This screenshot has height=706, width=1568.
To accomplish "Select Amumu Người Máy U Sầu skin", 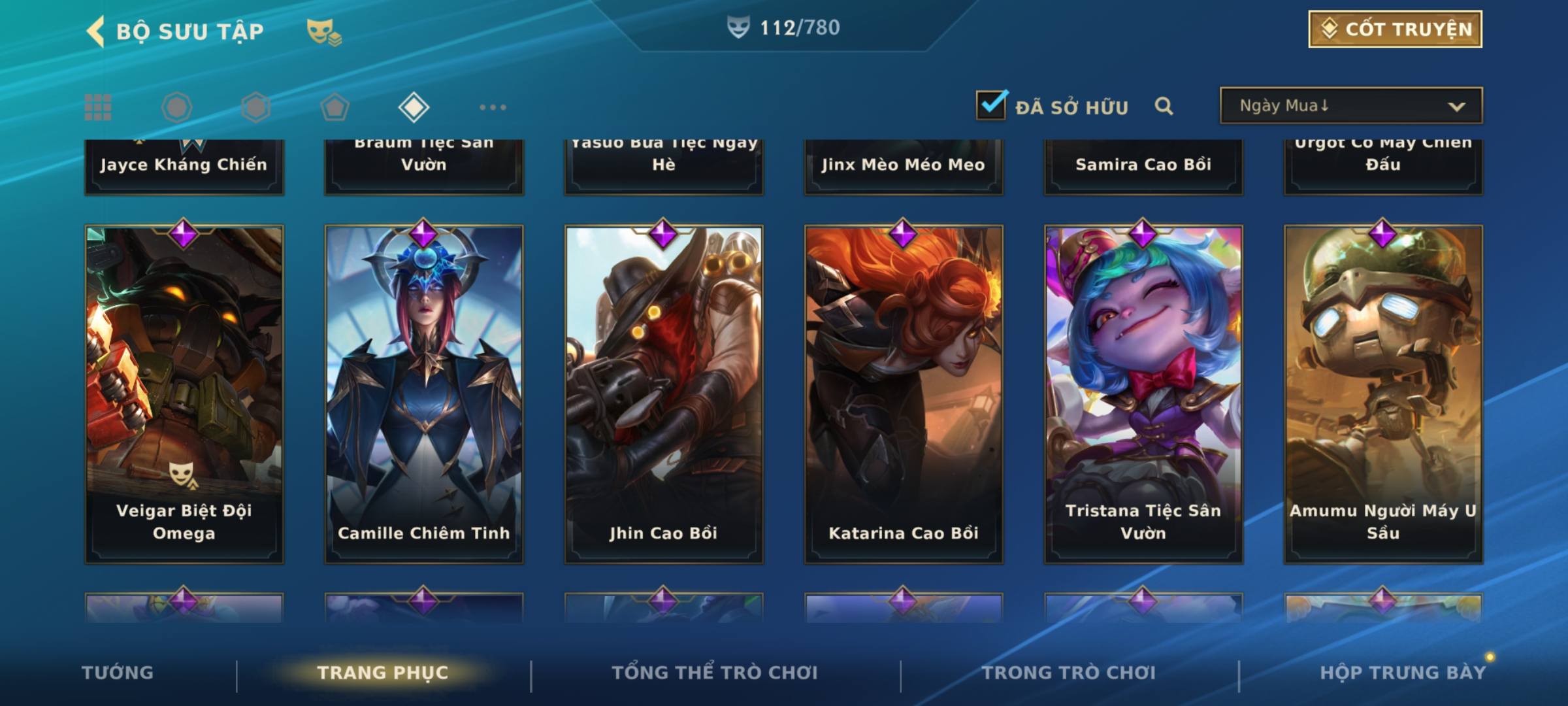I will point(1383,394).
